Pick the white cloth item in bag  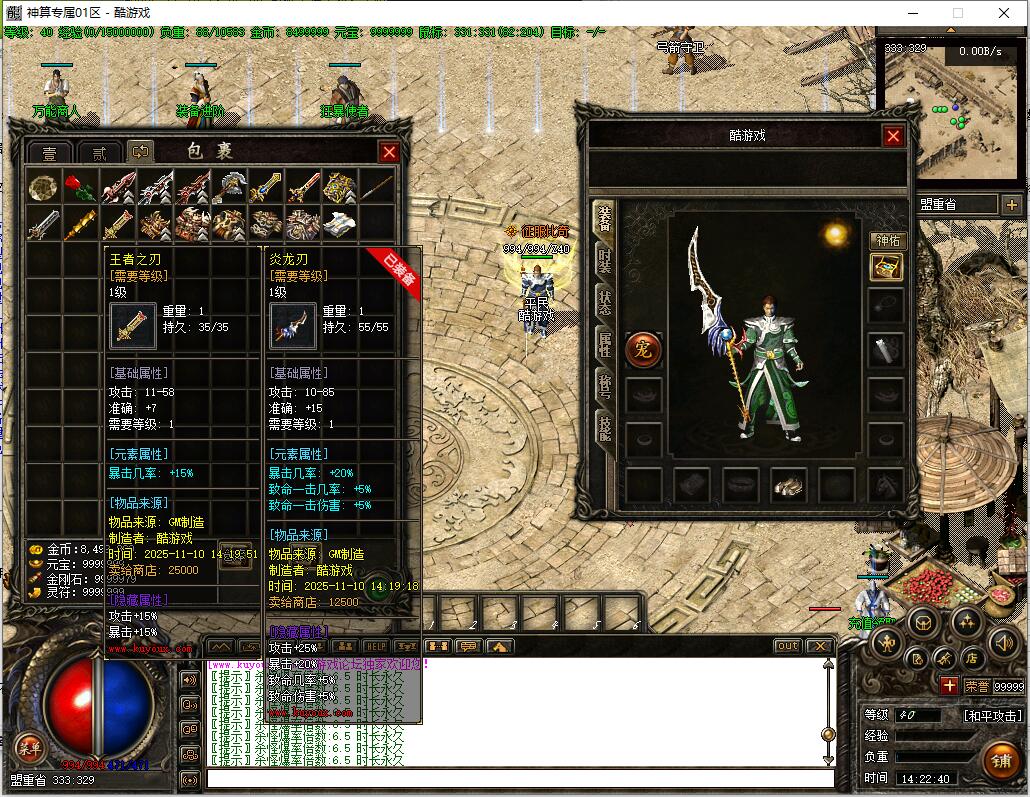(340, 224)
